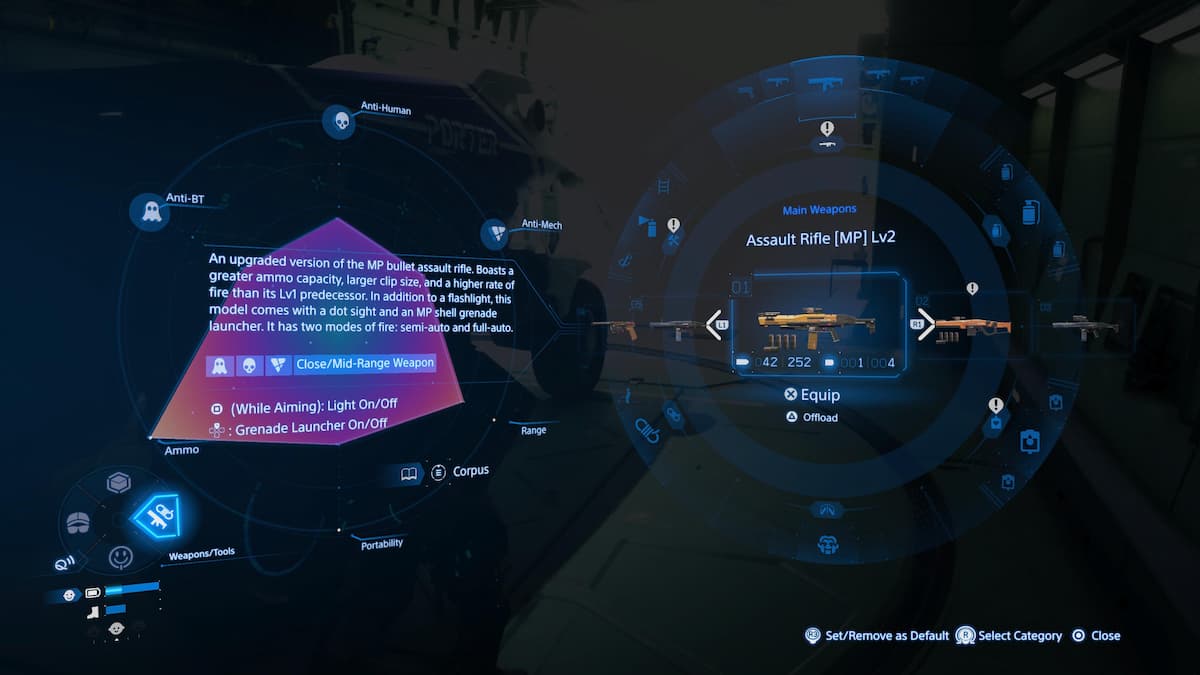
Task: Offload the selected assault rifle
Action: (x=813, y=417)
